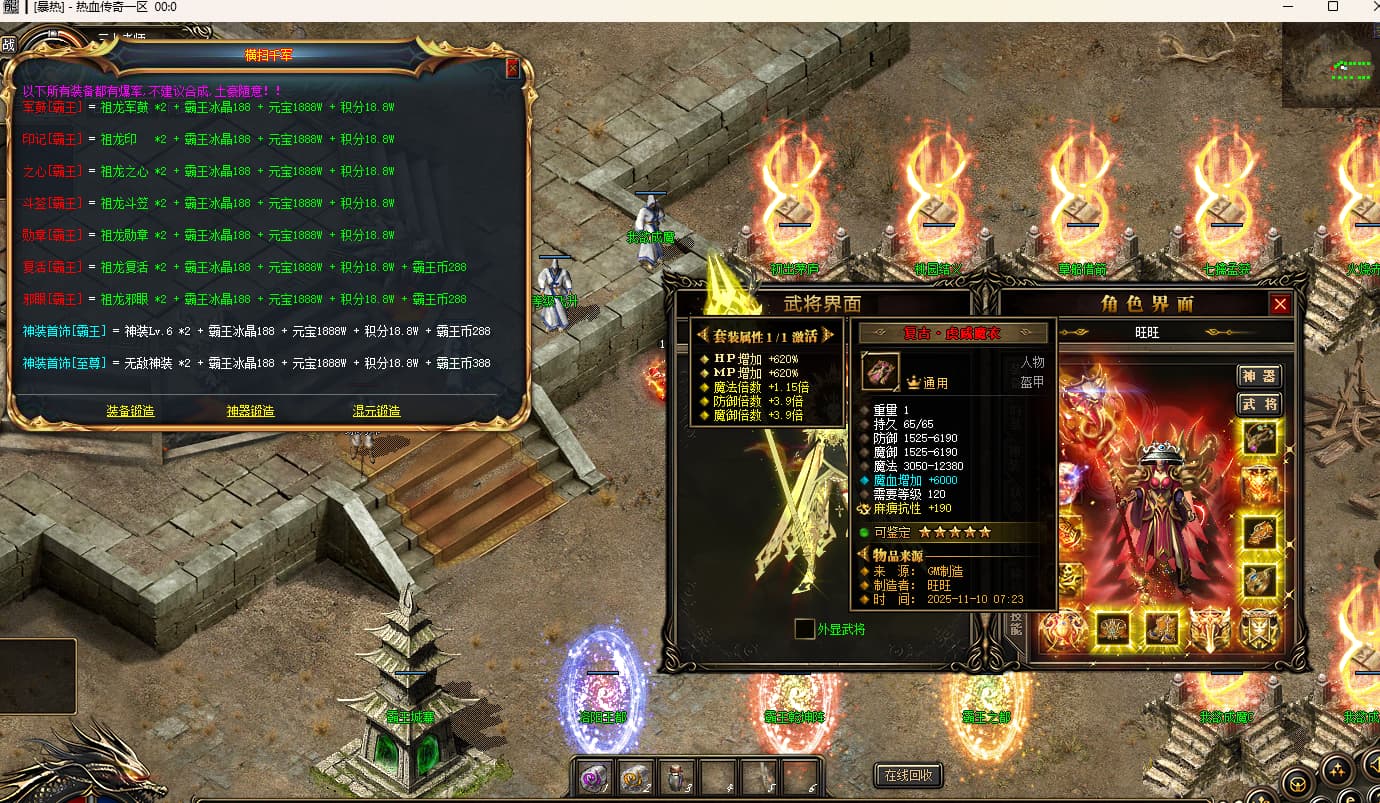Viewport: 1380px width, 803px height.
Task: Toggle the 外显武将 checkbox
Action: (804, 629)
